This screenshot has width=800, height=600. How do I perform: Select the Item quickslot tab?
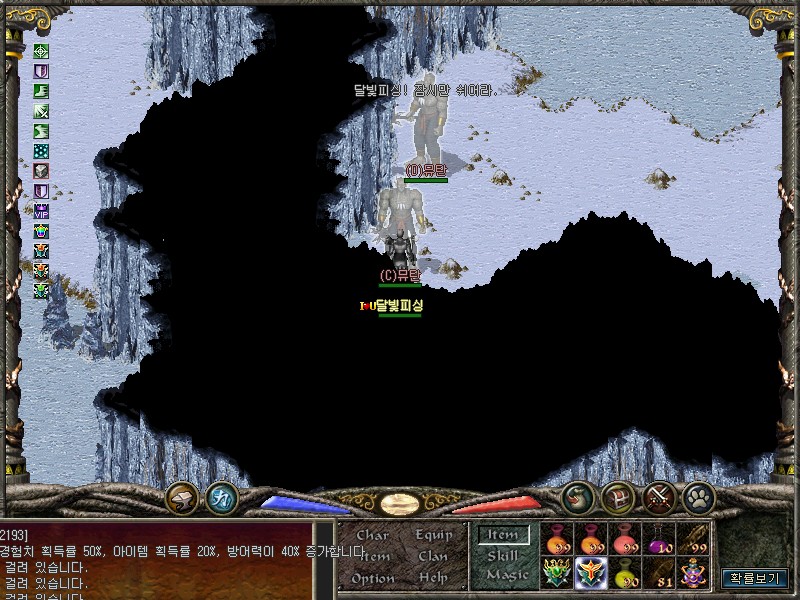pyautogui.click(x=503, y=535)
